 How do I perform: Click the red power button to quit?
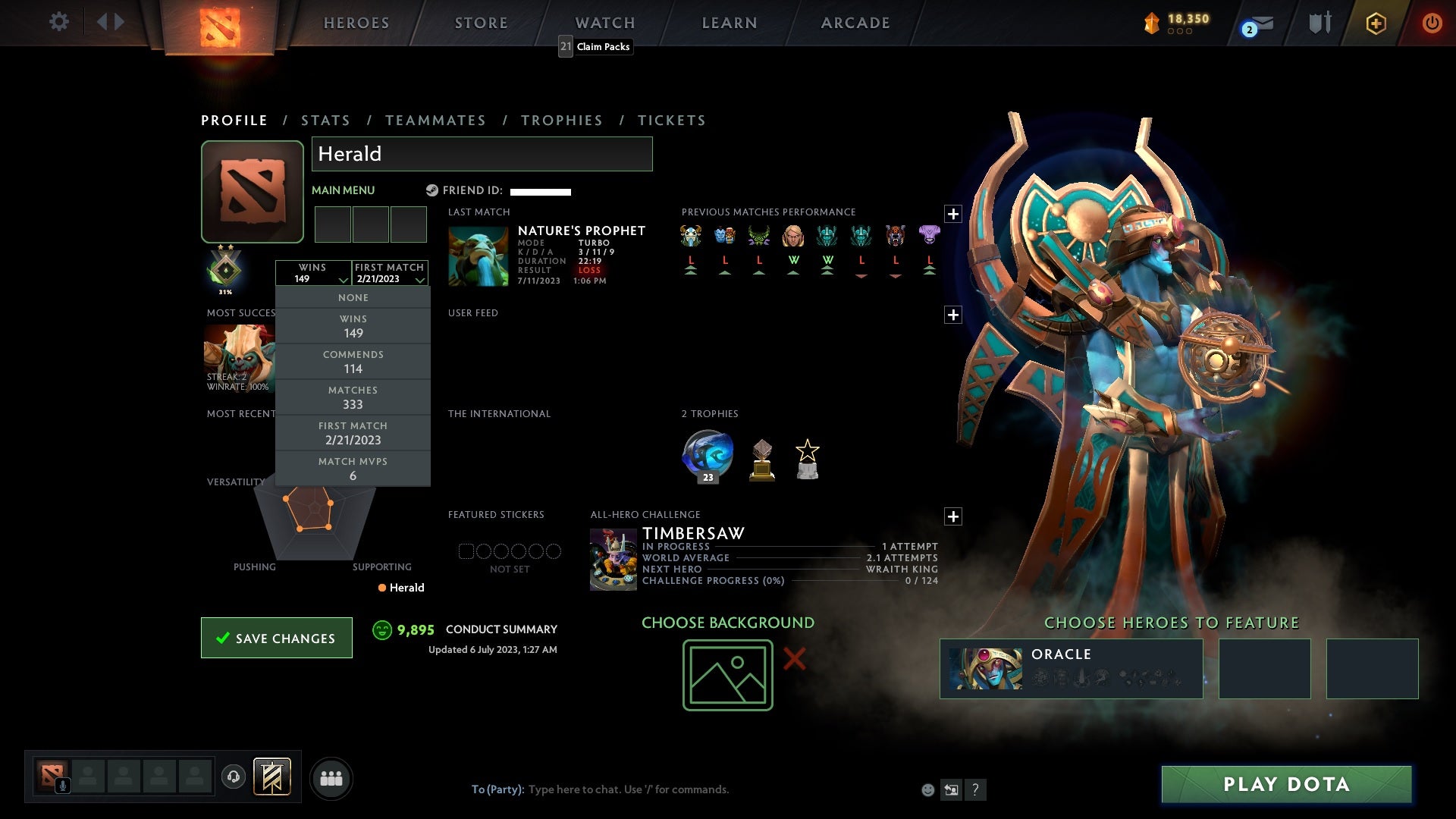click(1432, 23)
